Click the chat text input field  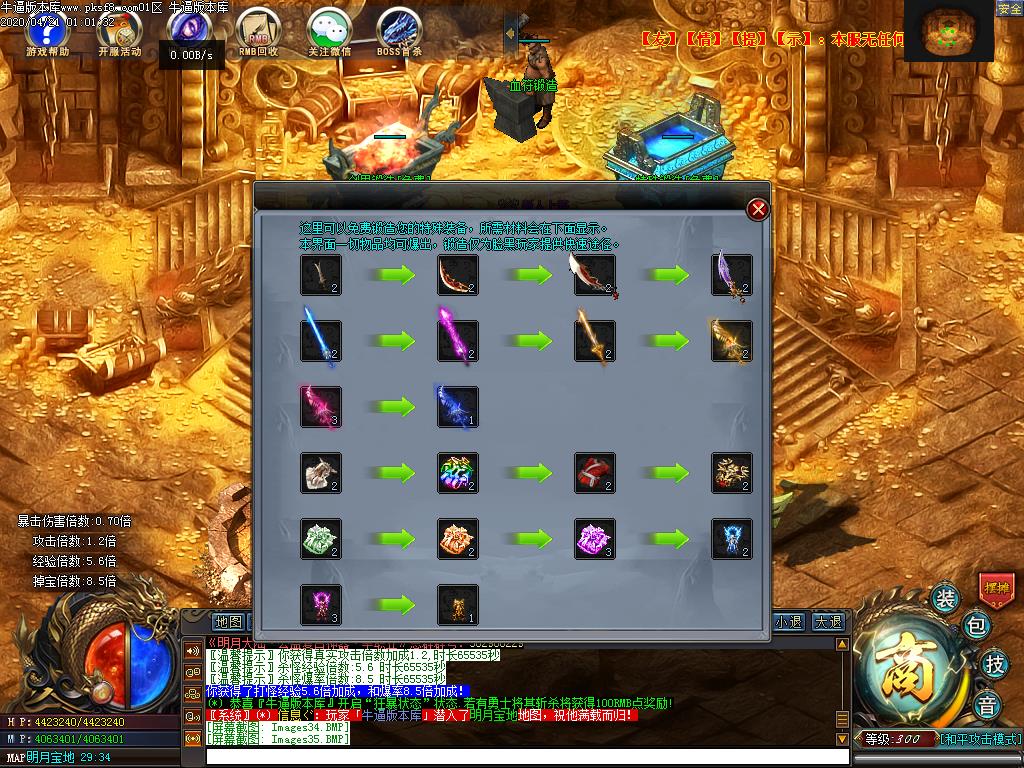coord(520,757)
